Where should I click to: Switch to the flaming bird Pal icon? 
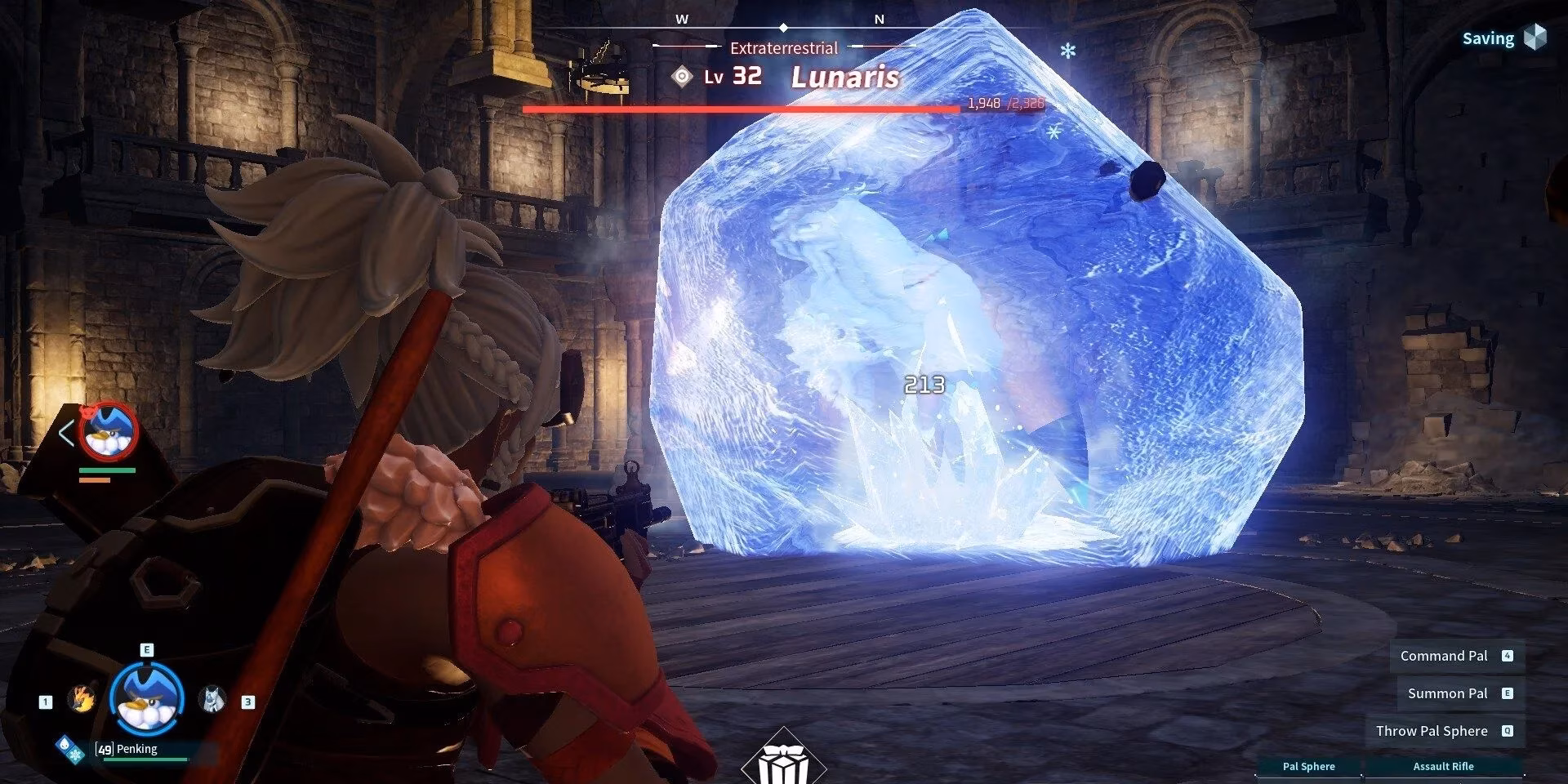82,699
